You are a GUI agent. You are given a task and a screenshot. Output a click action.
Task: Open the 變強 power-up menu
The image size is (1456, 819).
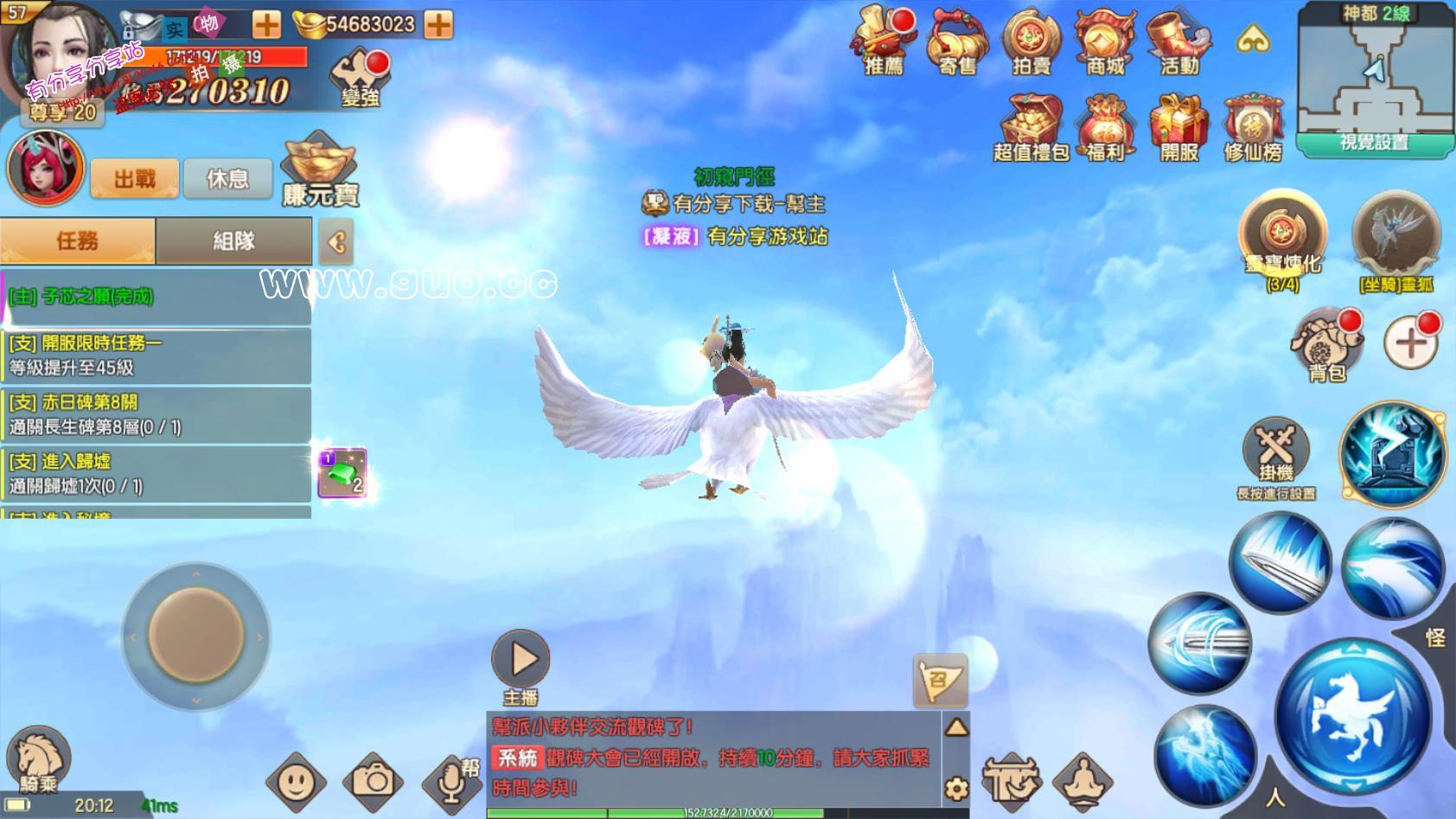pos(361,78)
